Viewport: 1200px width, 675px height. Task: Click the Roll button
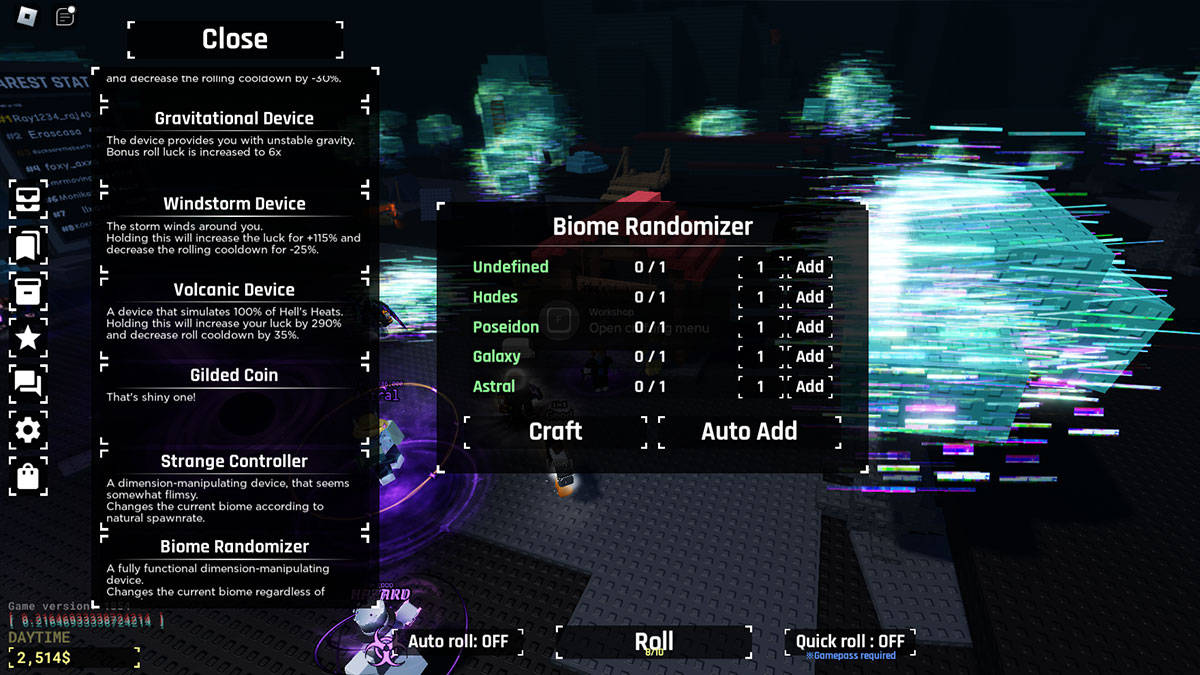[x=654, y=642]
